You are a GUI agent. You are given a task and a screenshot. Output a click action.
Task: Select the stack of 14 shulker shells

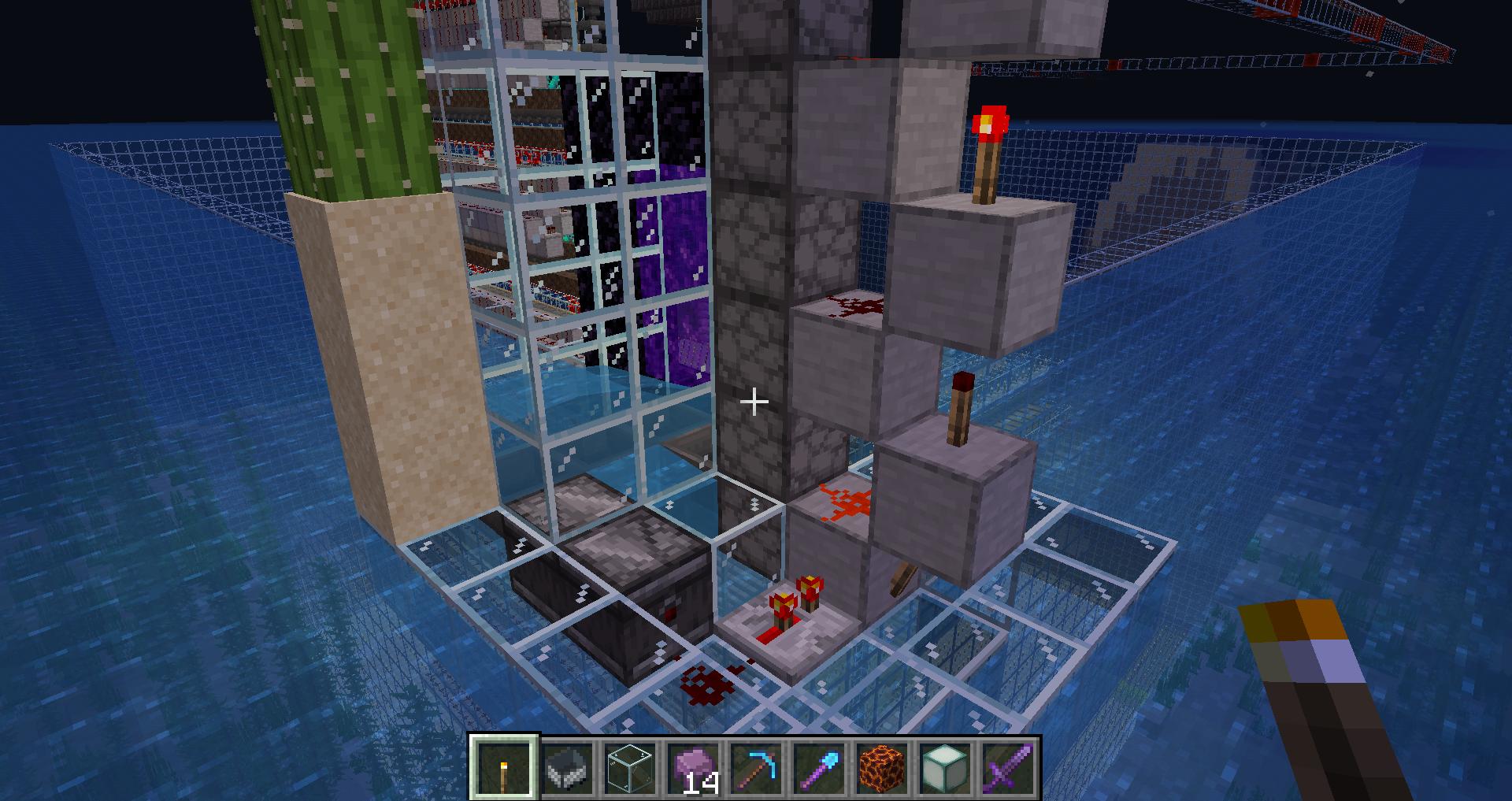(x=693, y=767)
